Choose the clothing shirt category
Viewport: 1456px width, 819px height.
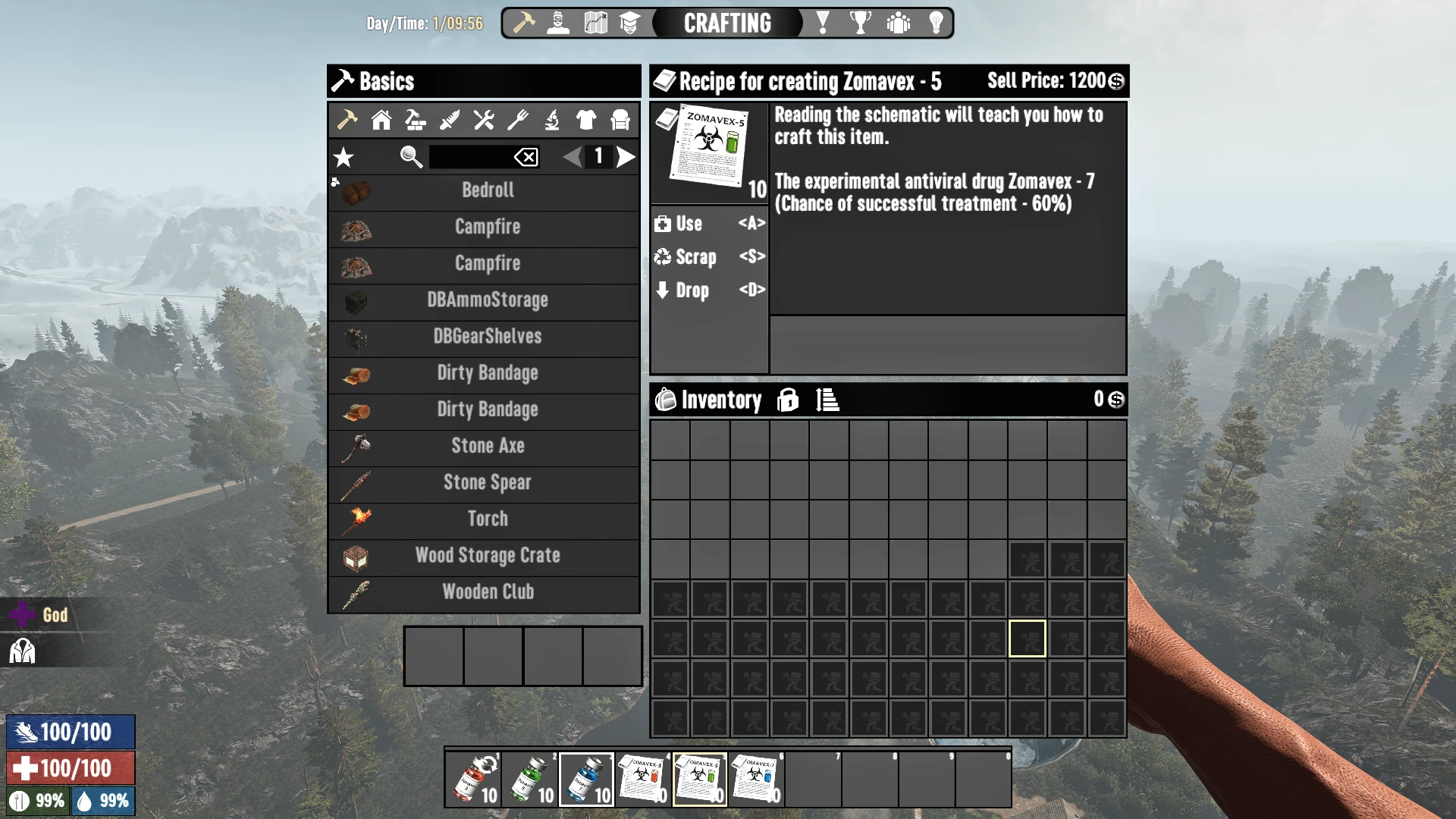pos(586,120)
